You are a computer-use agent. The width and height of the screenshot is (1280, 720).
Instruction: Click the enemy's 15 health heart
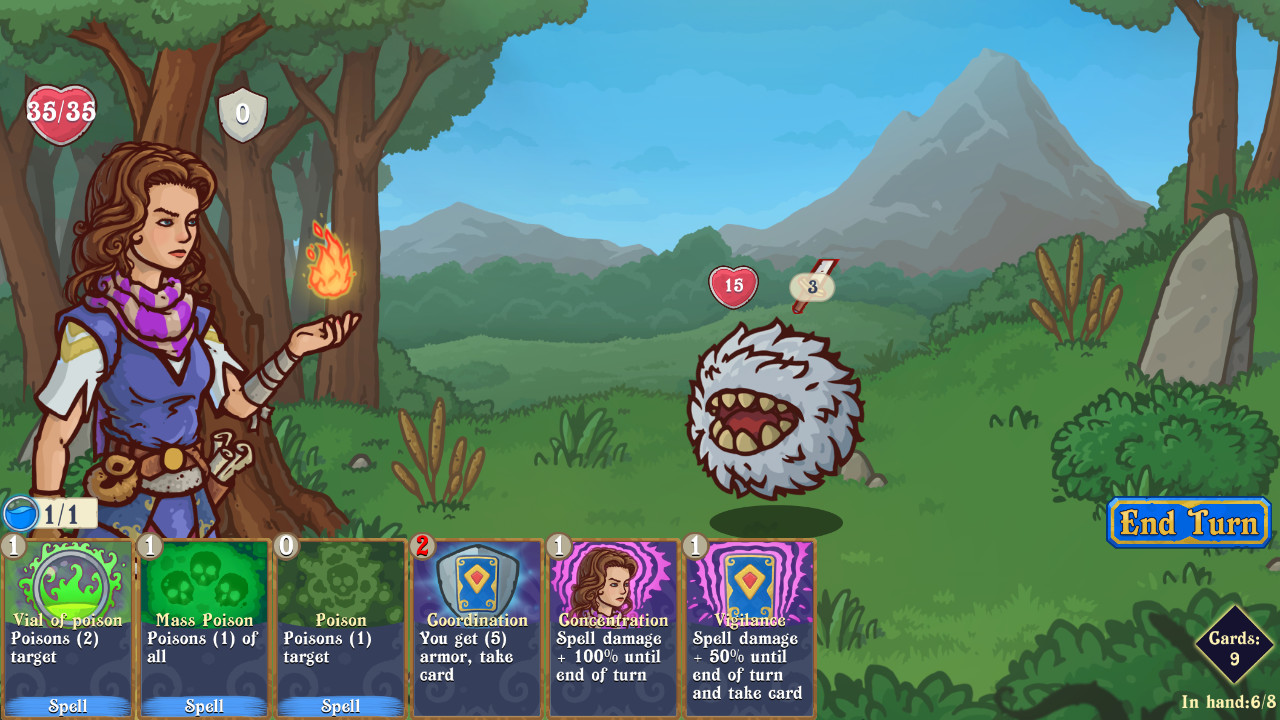pos(735,286)
